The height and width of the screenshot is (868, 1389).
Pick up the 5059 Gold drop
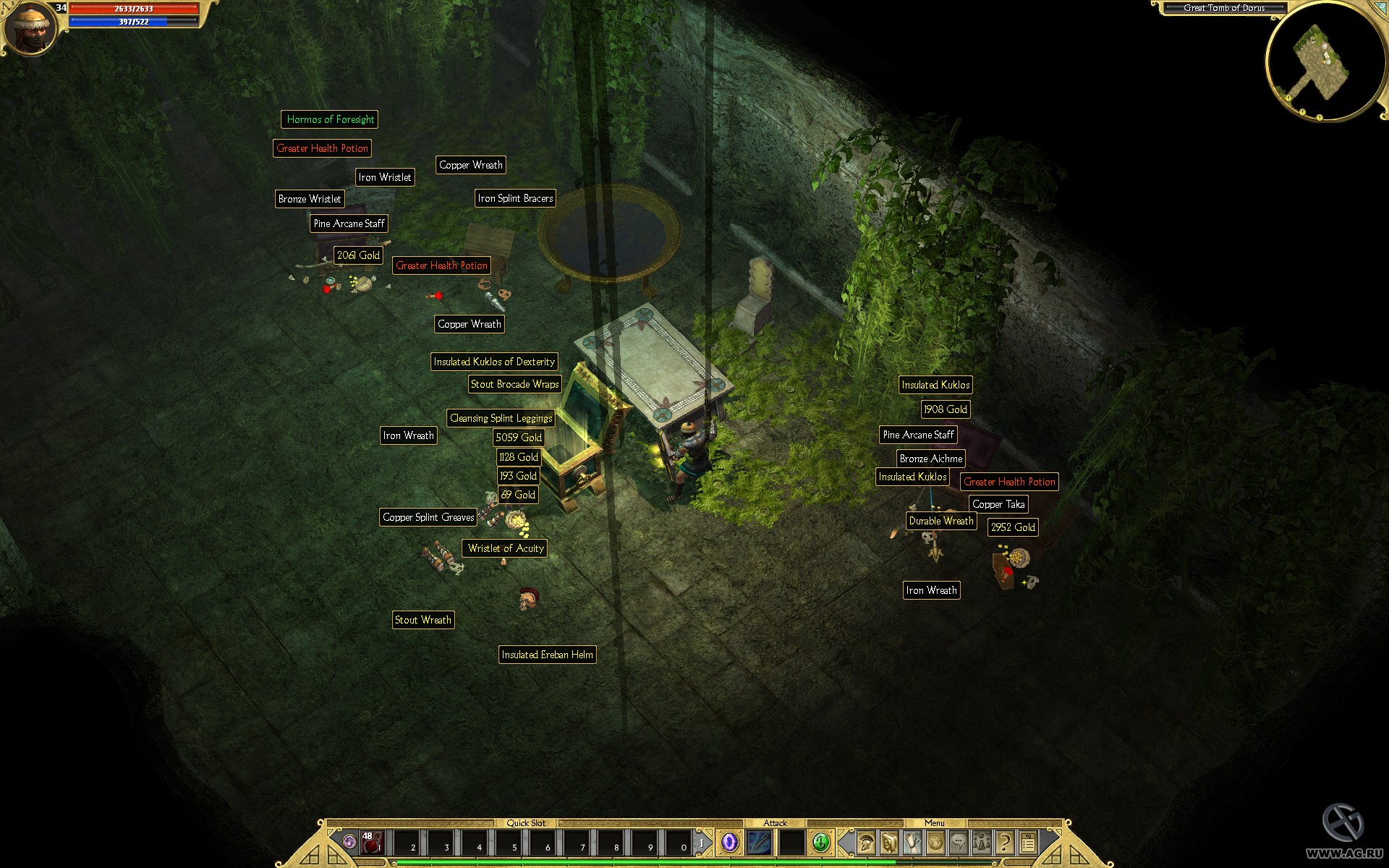point(518,438)
